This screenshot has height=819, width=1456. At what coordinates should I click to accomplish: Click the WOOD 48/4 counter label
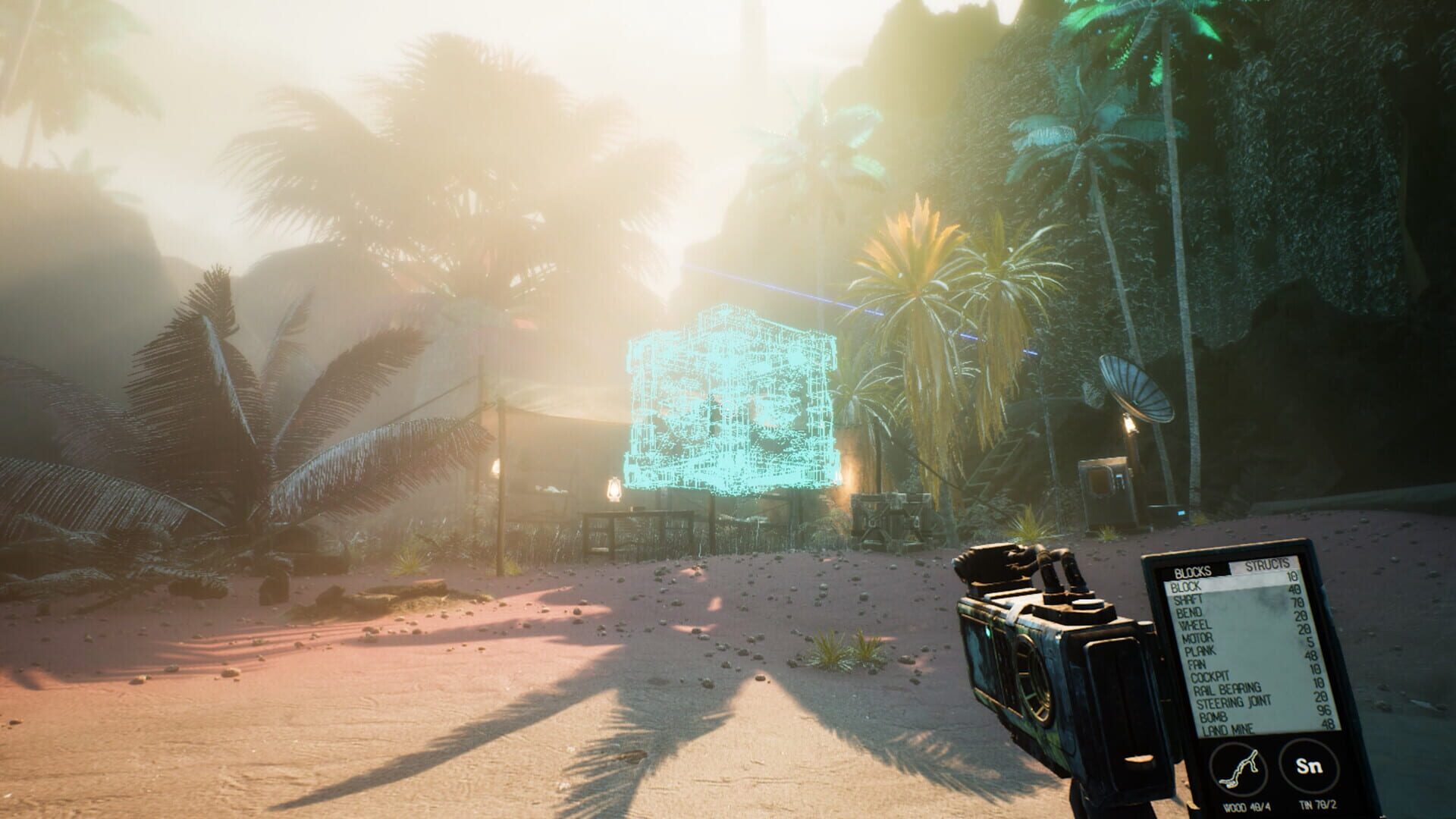1247,806
